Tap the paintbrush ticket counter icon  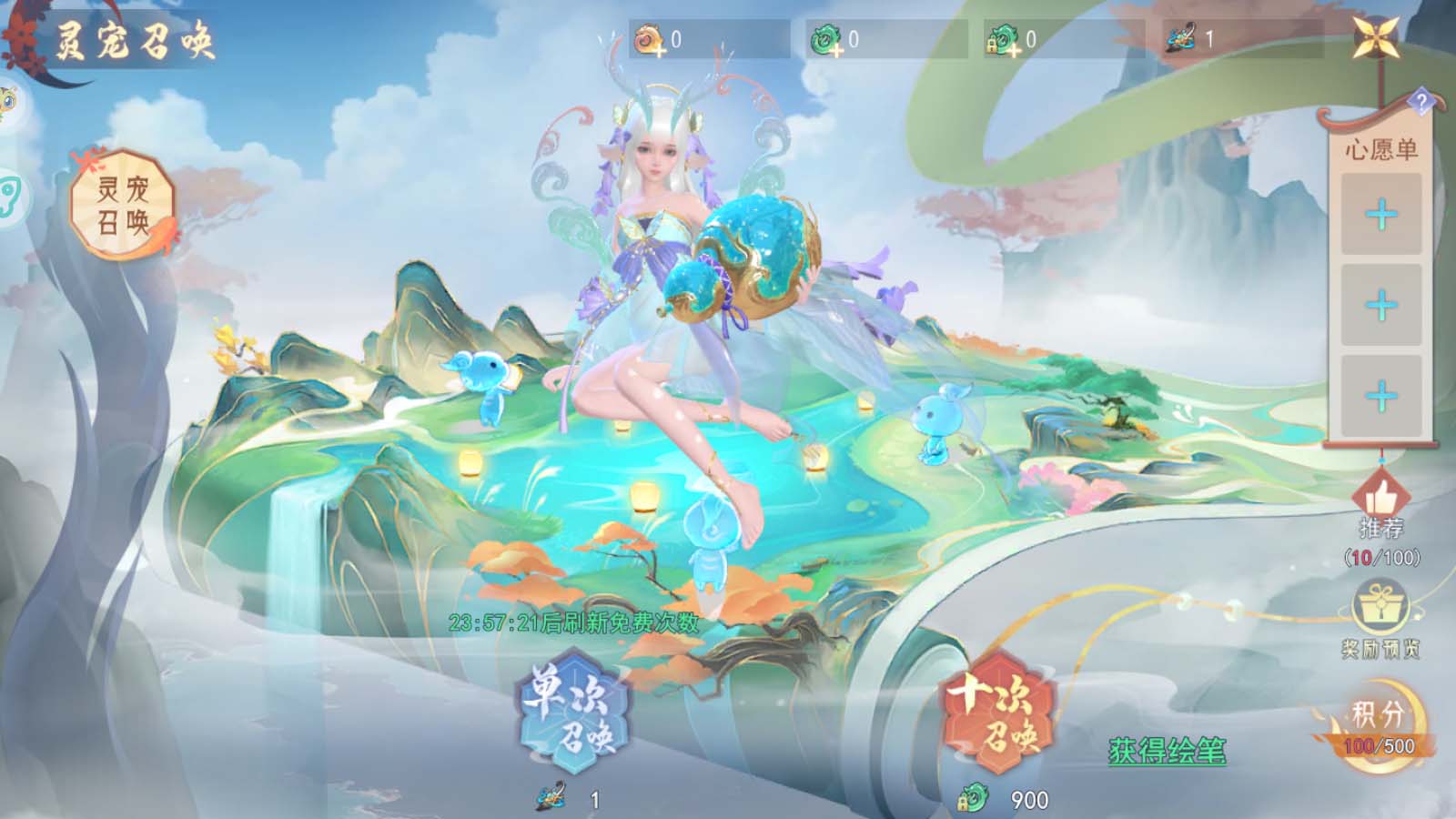1182,39
